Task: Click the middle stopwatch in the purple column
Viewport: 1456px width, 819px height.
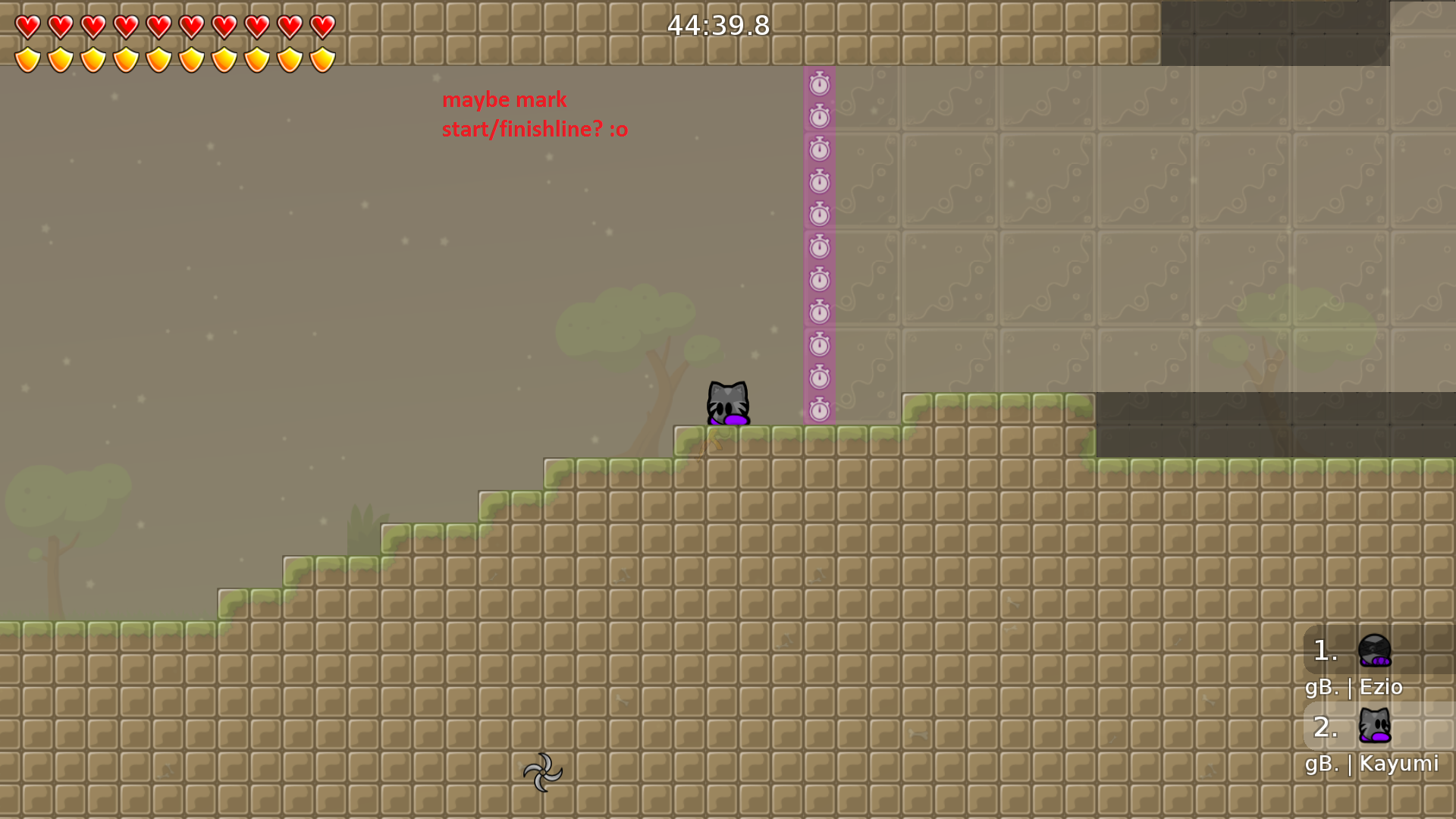Action: 819,248
